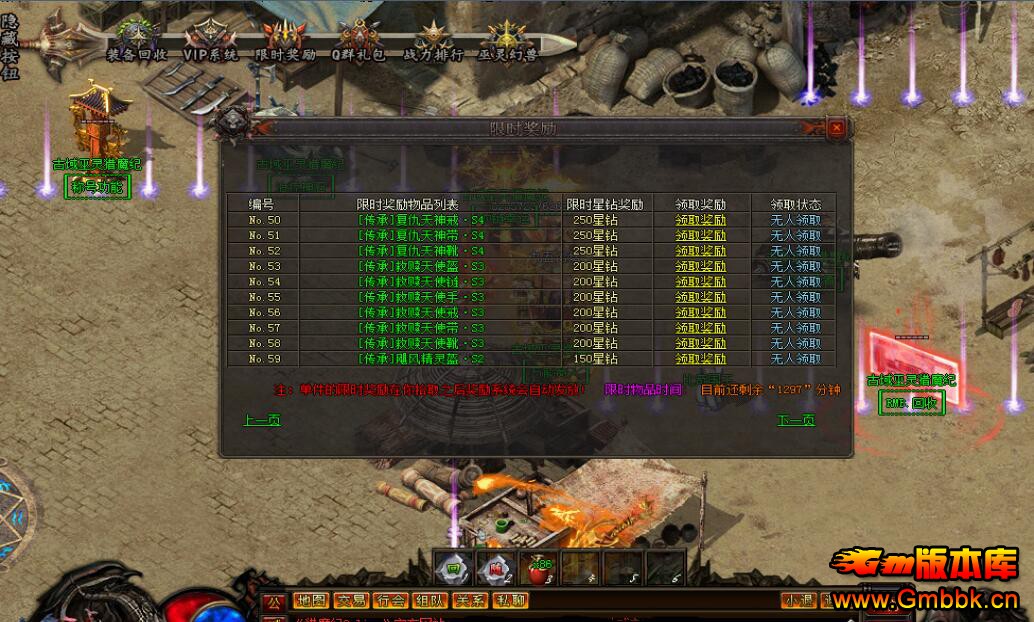
Task: Close the 限时奖励 reward window
Action: [x=836, y=128]
